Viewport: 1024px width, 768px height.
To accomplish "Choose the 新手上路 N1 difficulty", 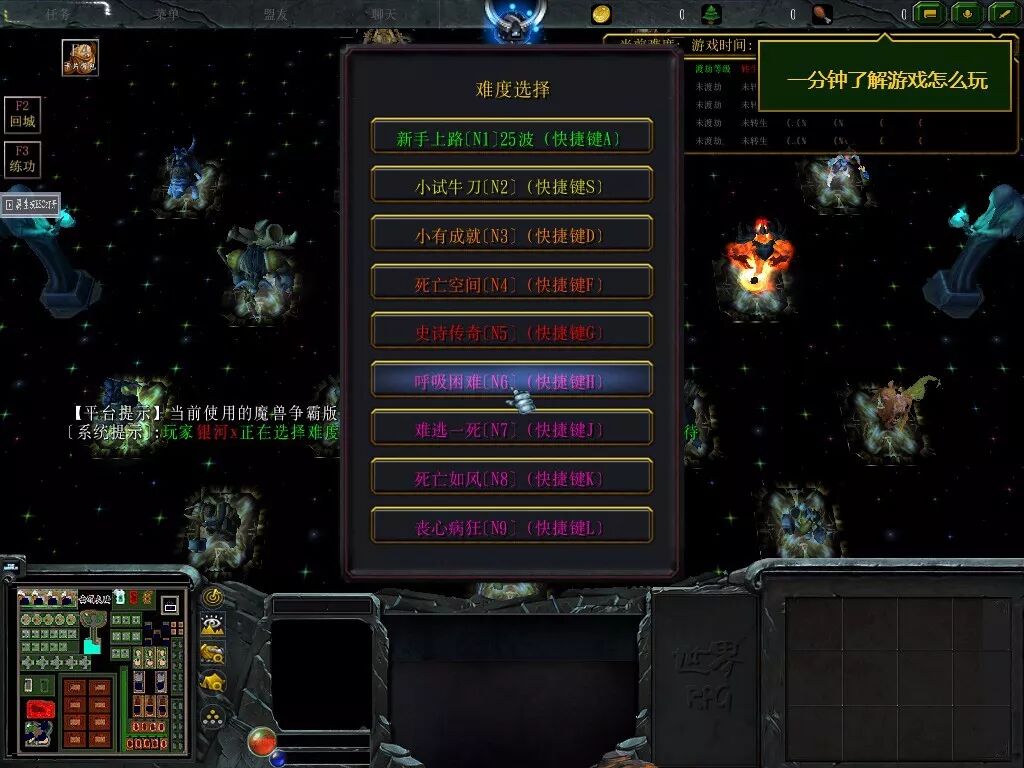I will (511, 137).
